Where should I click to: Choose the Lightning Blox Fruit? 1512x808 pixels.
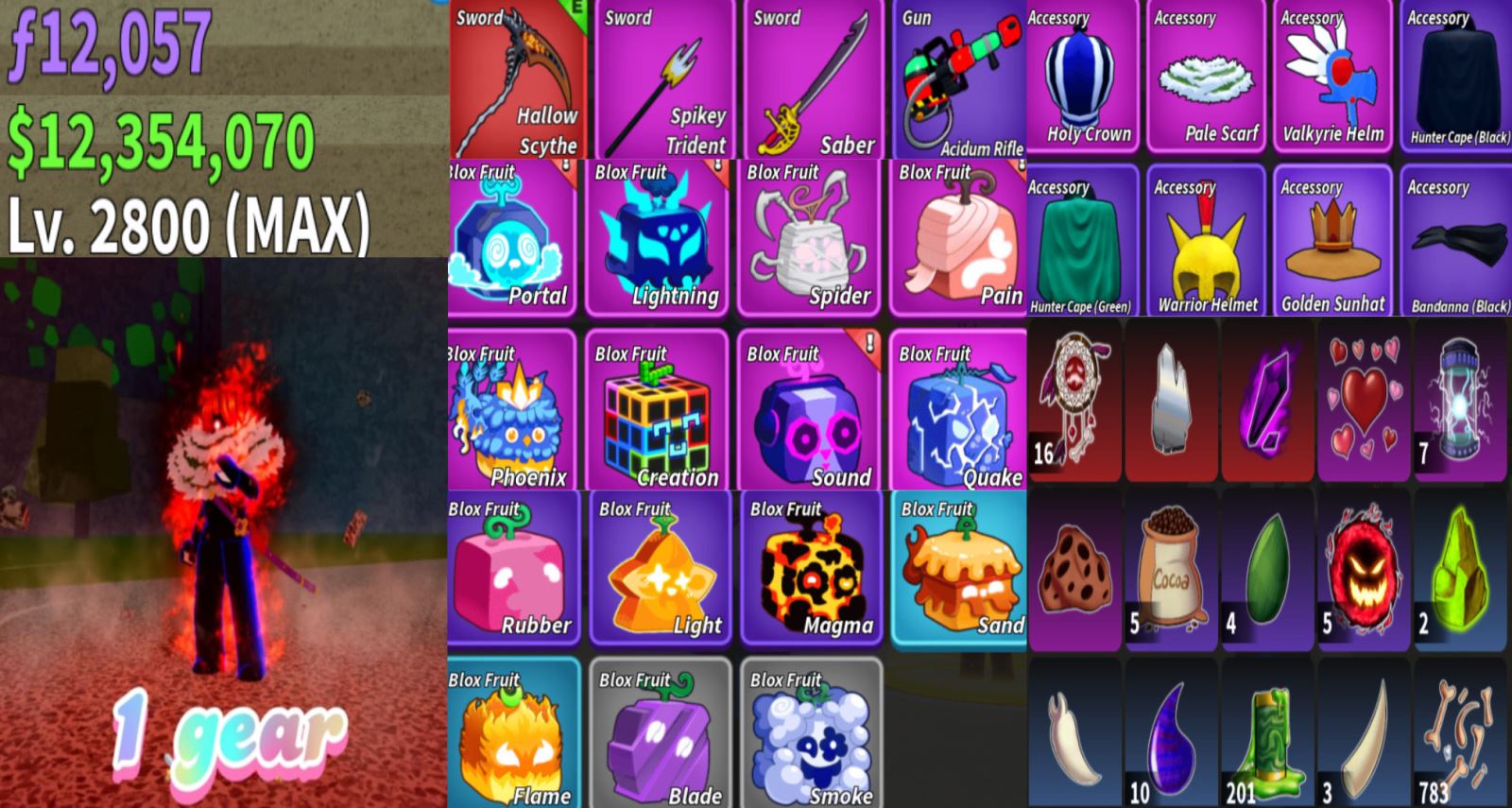(x=658, y=239)
